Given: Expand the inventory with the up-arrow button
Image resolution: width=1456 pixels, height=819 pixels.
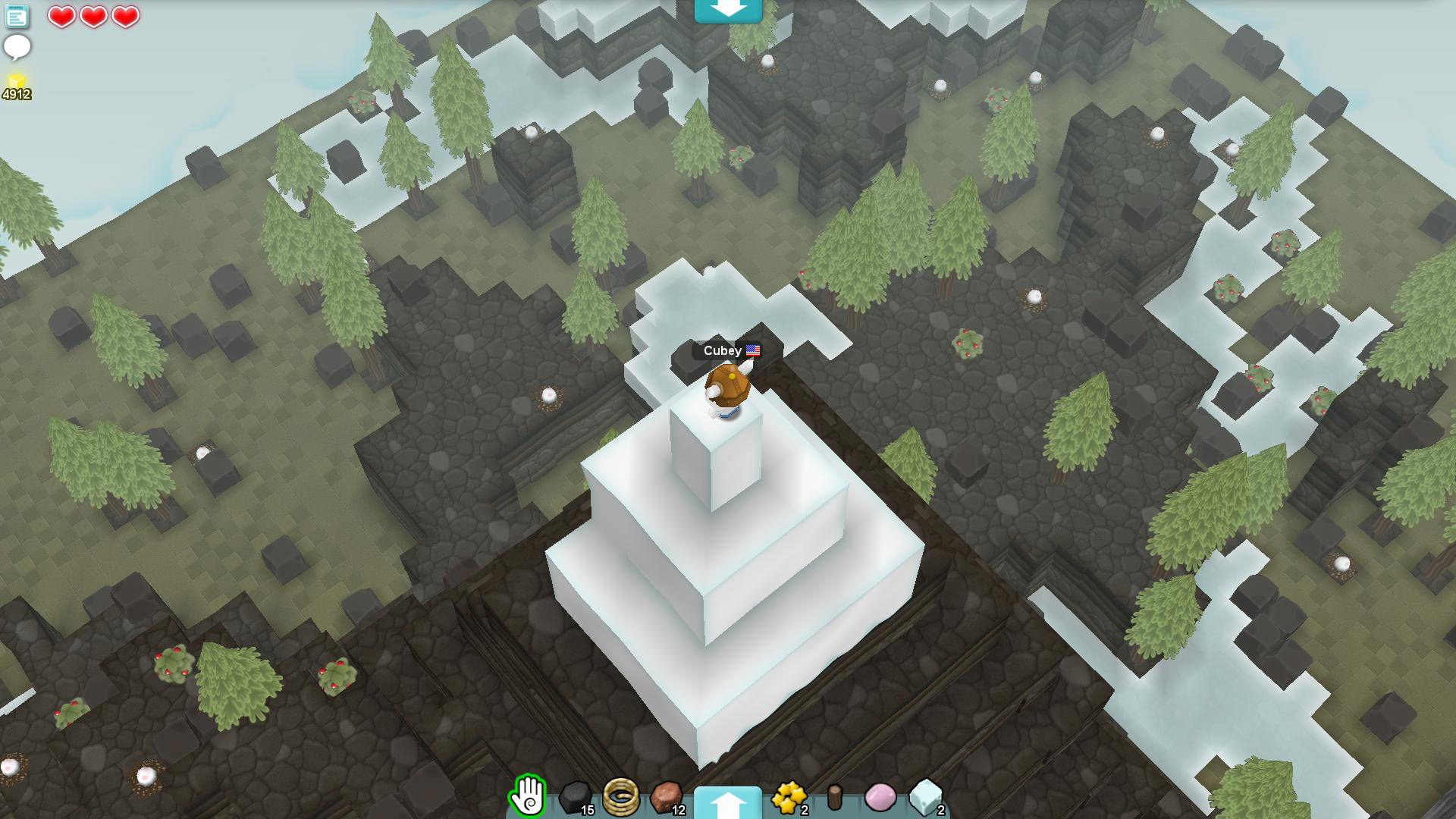Looking at the screenshot, I should 728,802.
